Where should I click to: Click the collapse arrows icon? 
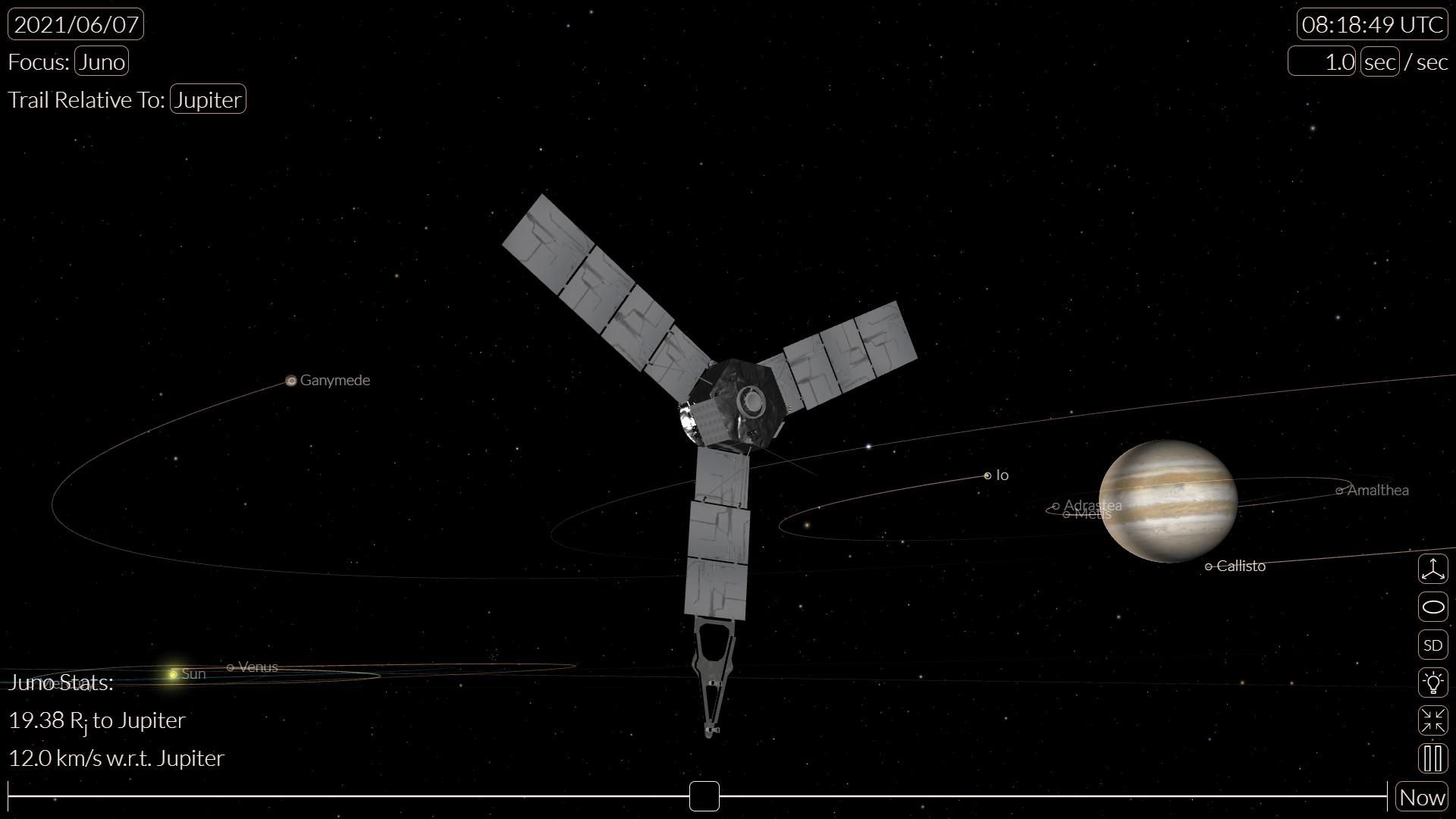pyautogui.click(x=1433, y=720)
